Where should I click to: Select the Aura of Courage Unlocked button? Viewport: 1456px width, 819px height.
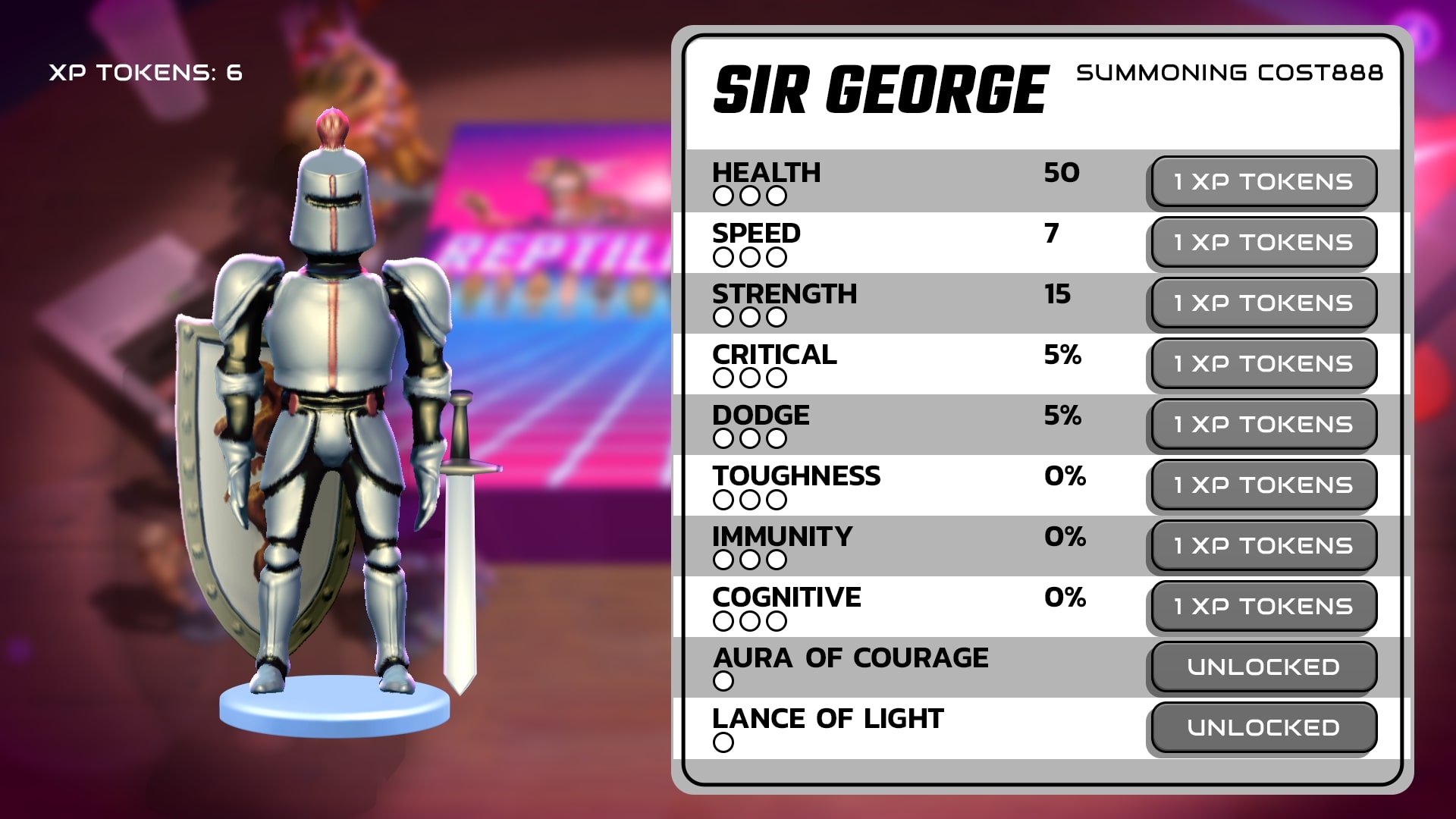pos(1263,667)
